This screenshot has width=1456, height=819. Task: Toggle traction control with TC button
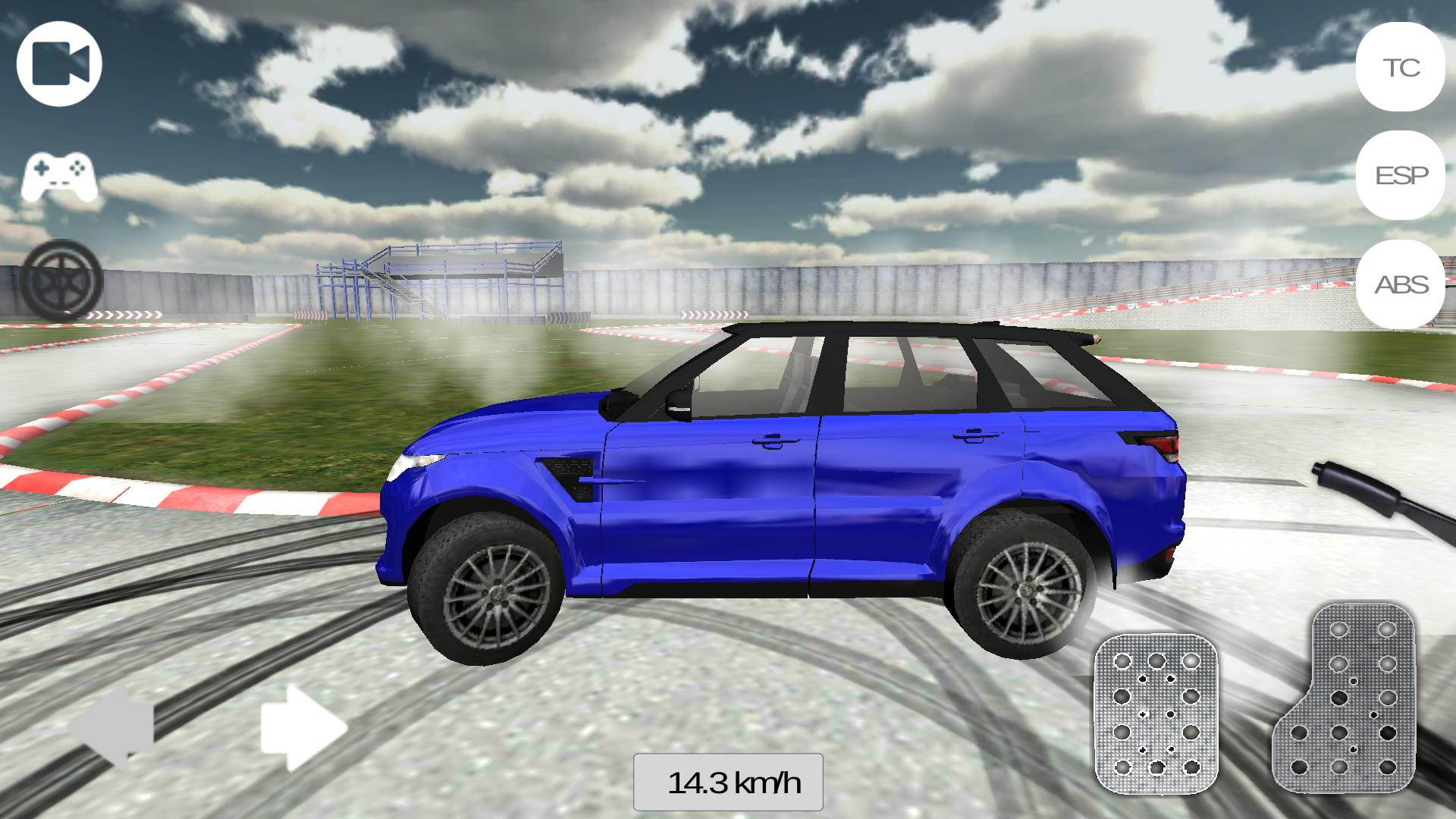(x=1400, y=68)
